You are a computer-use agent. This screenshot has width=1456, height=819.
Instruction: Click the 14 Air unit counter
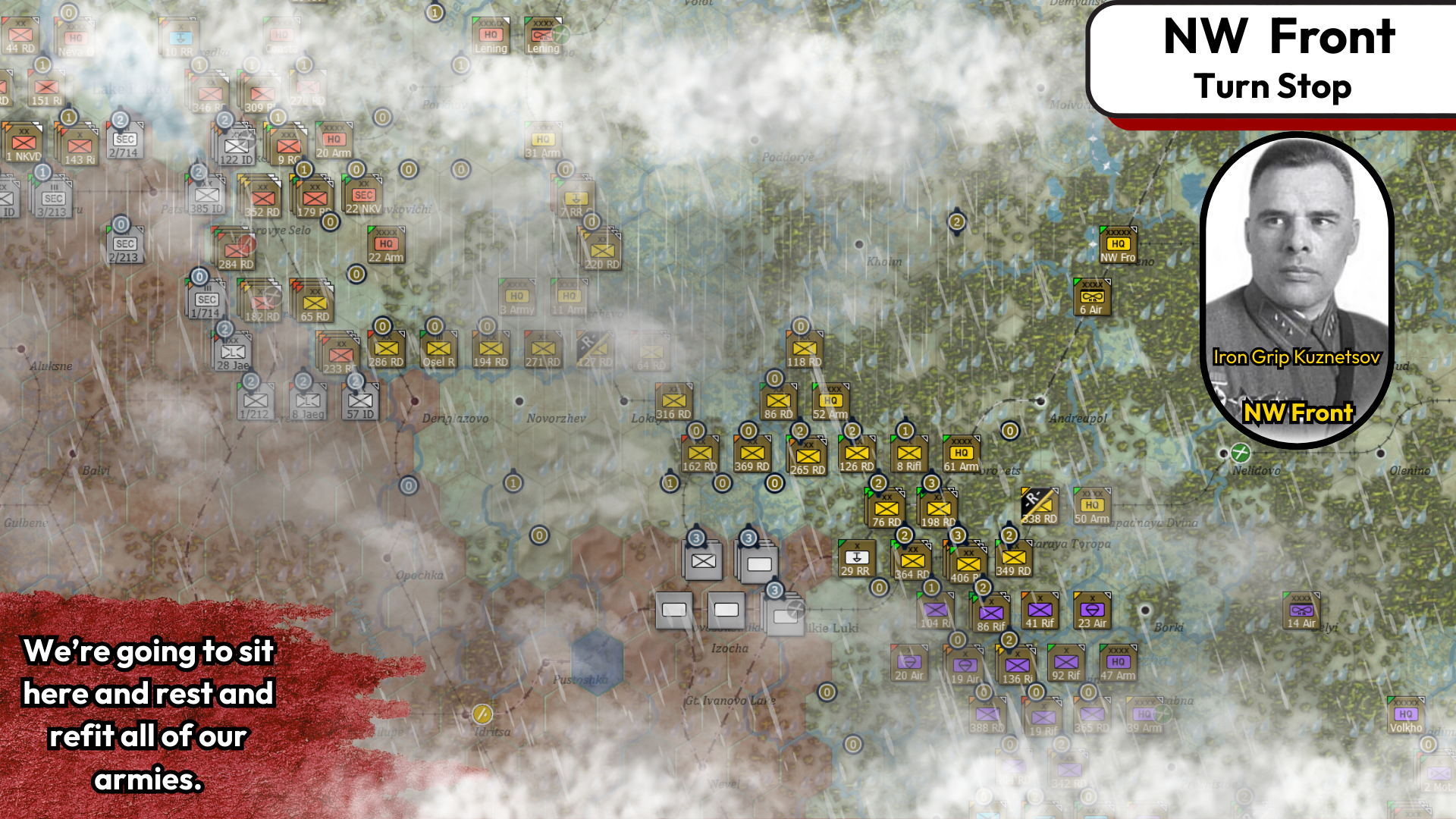pyautogui.click(x=1302, y=610)
